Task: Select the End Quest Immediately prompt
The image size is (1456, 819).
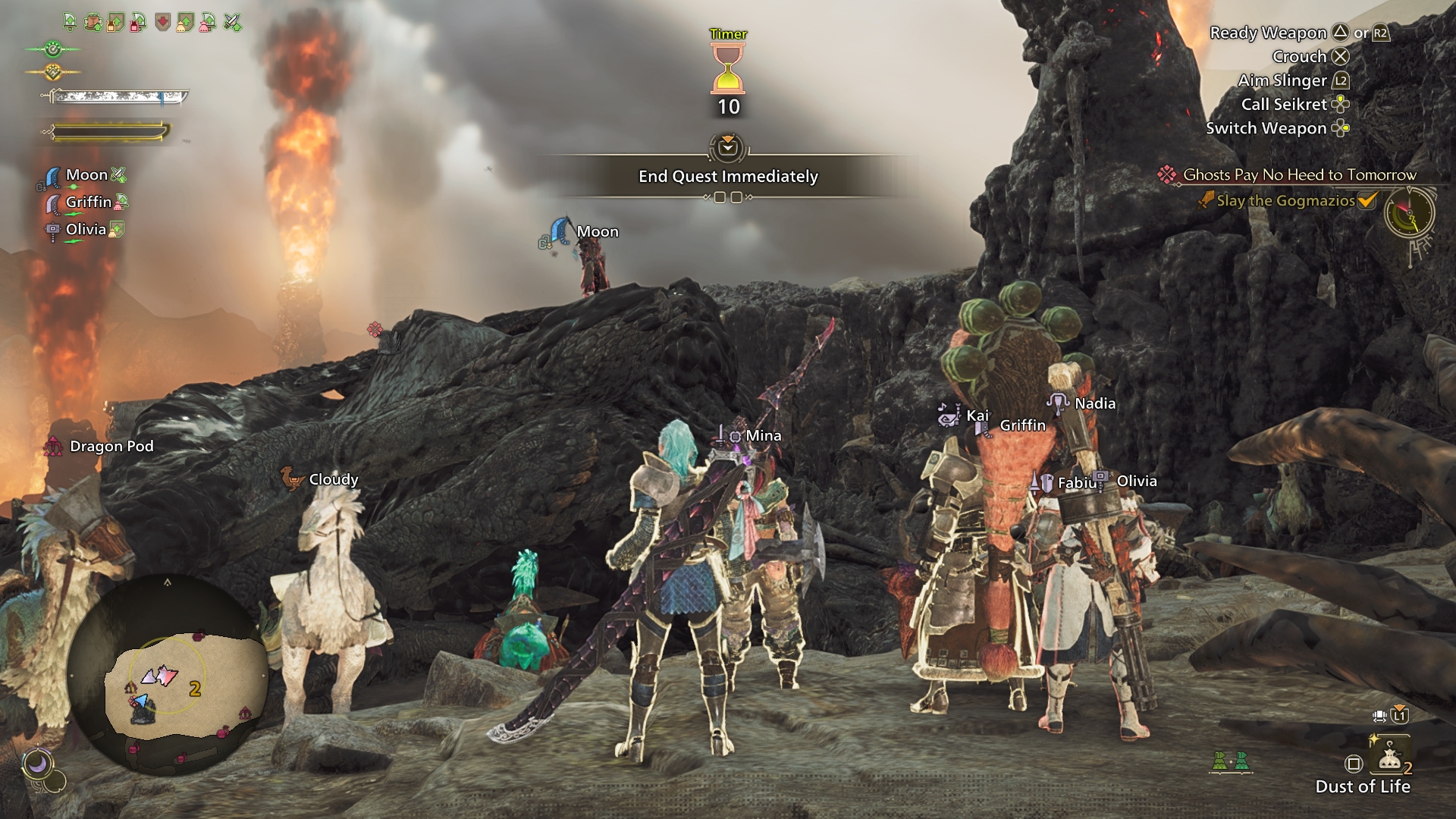Action: [728, 176]
